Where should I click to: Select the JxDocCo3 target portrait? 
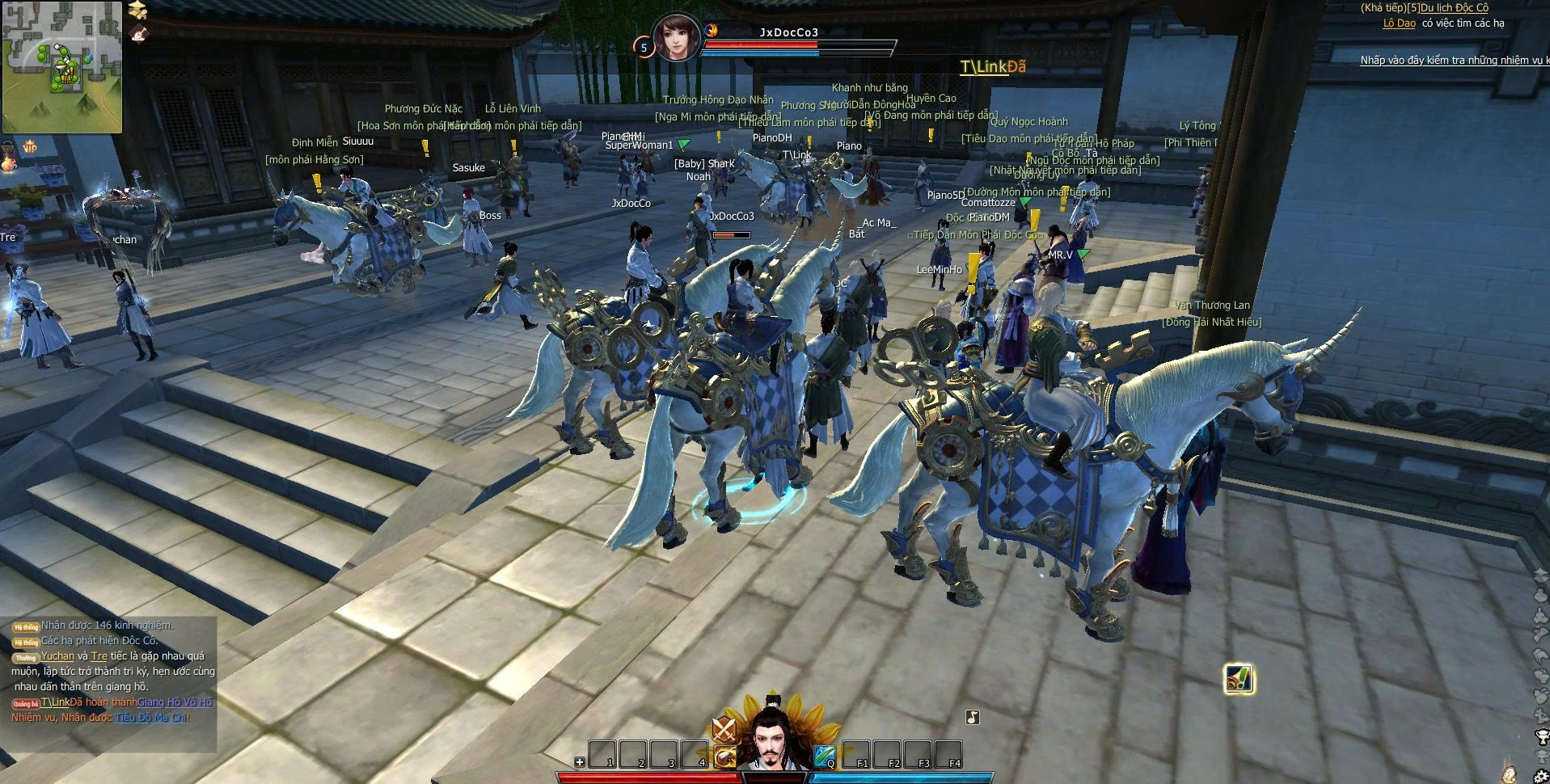(x=676, y=37)
